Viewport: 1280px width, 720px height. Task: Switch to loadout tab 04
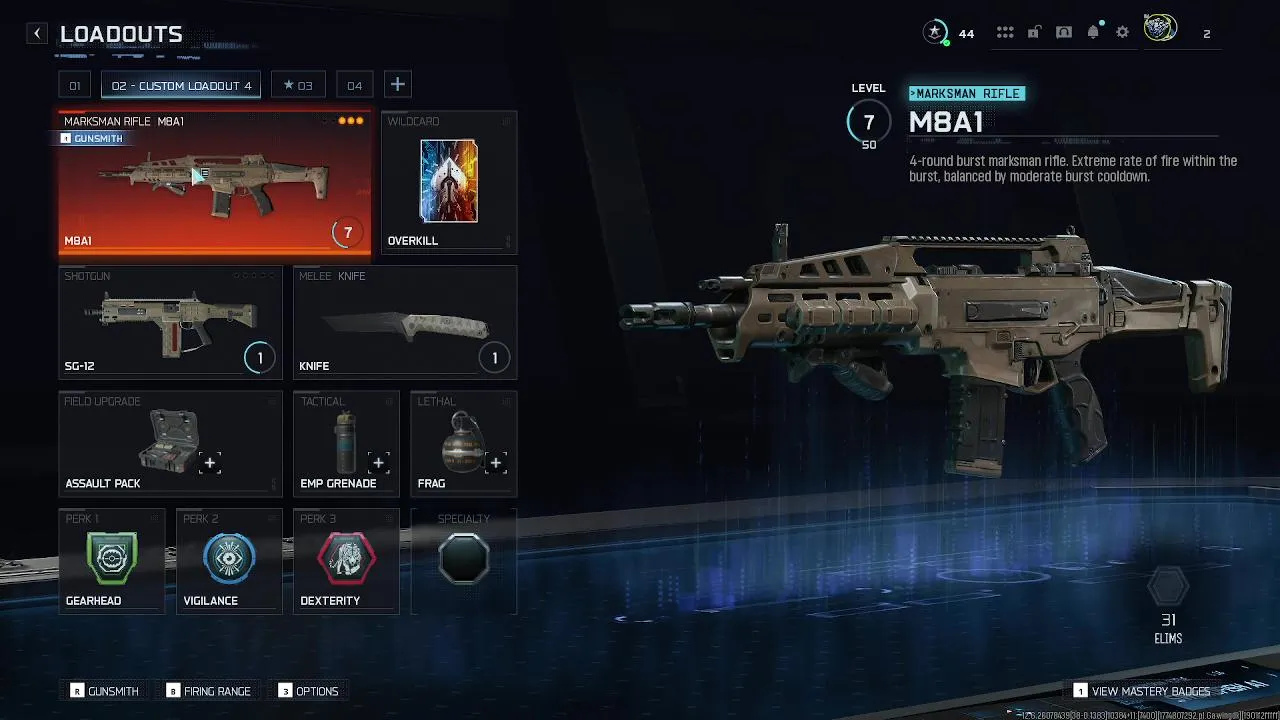354,85
